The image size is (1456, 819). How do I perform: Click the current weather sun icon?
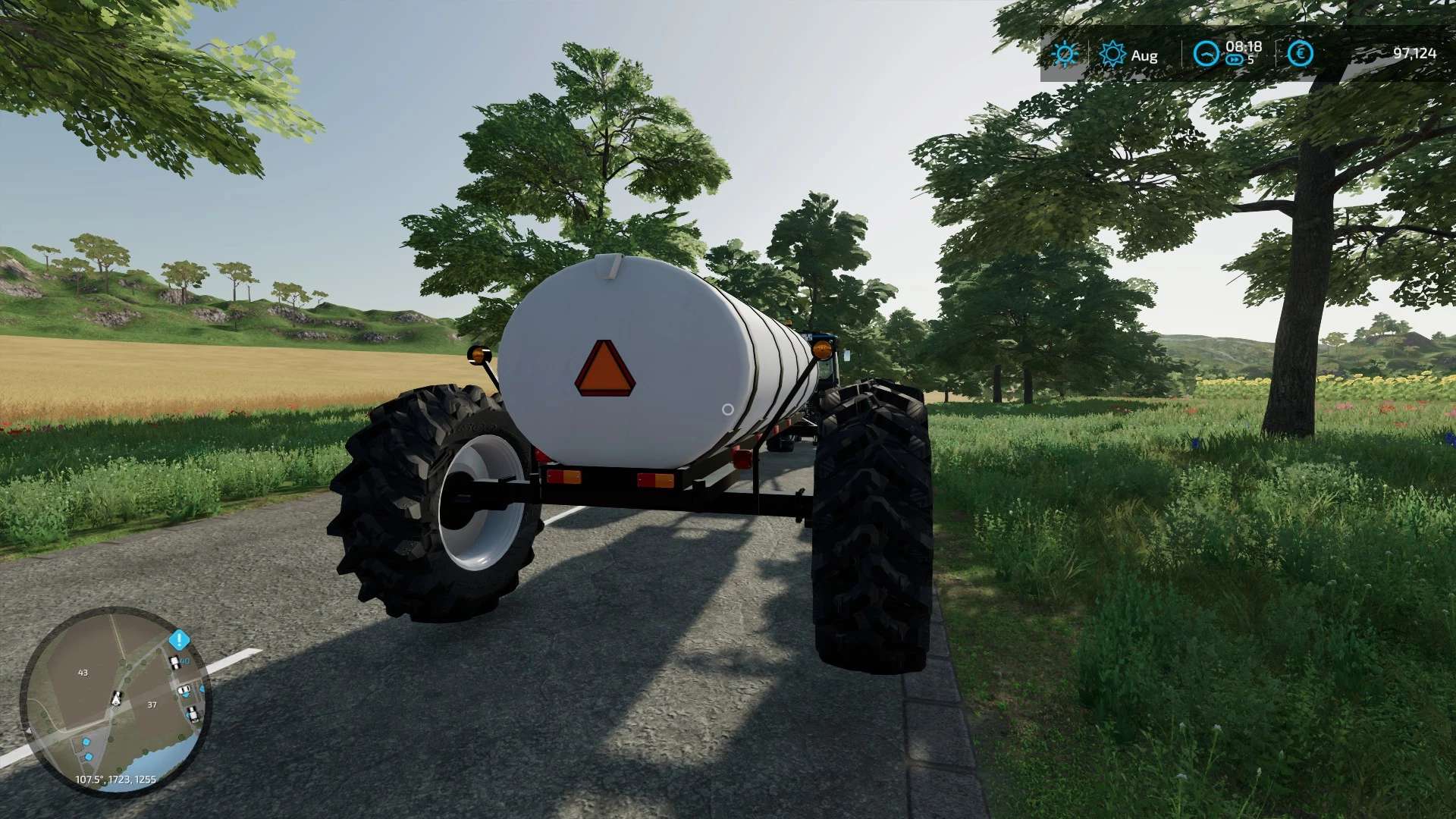1065,53
